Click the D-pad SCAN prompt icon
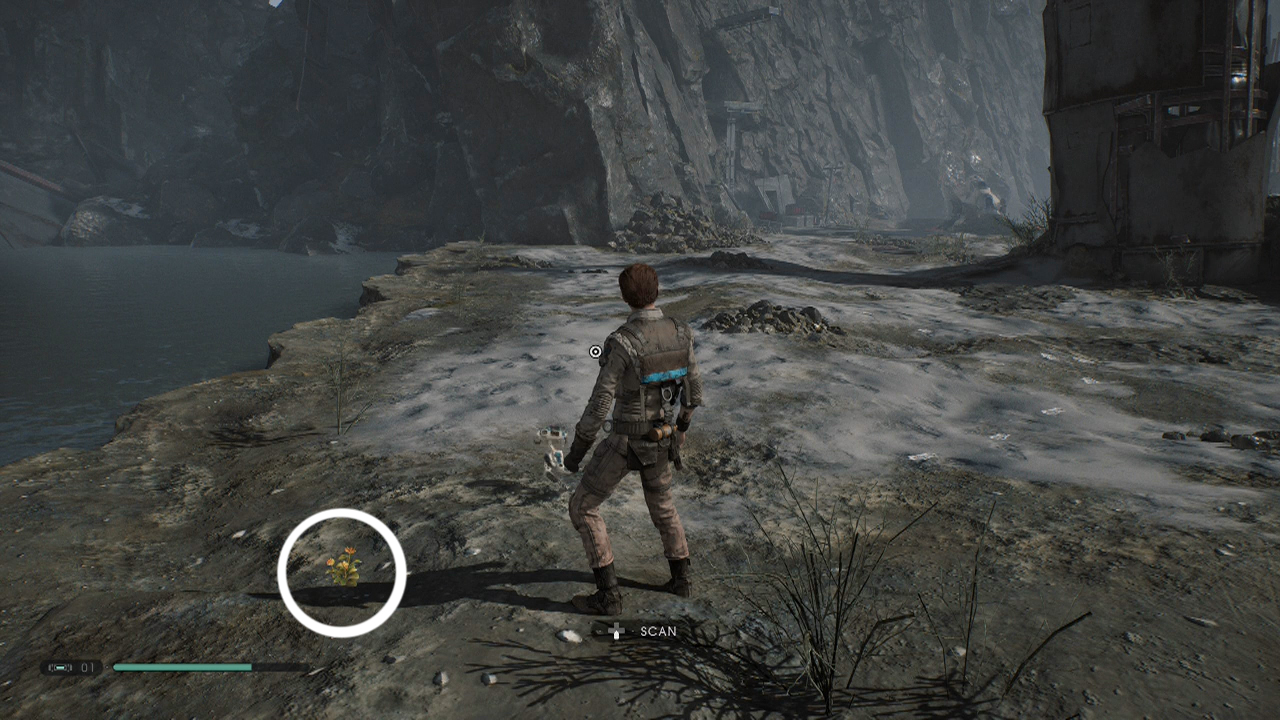 (617, 629)
